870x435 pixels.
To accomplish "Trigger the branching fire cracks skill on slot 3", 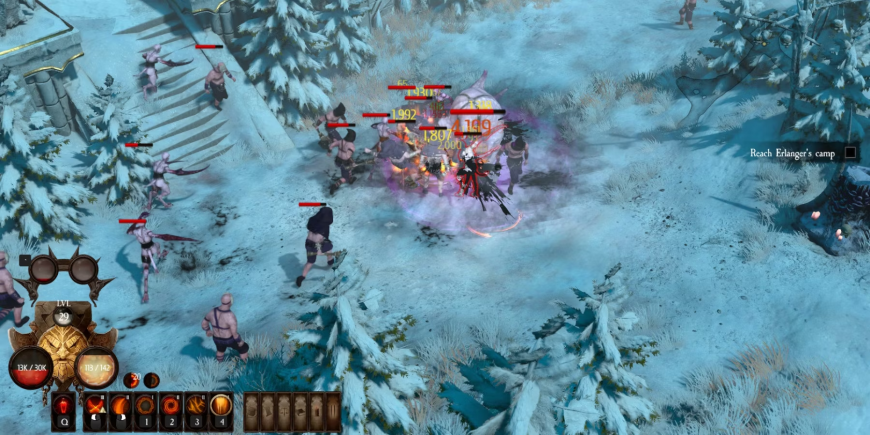I will (x=196, y=407).
